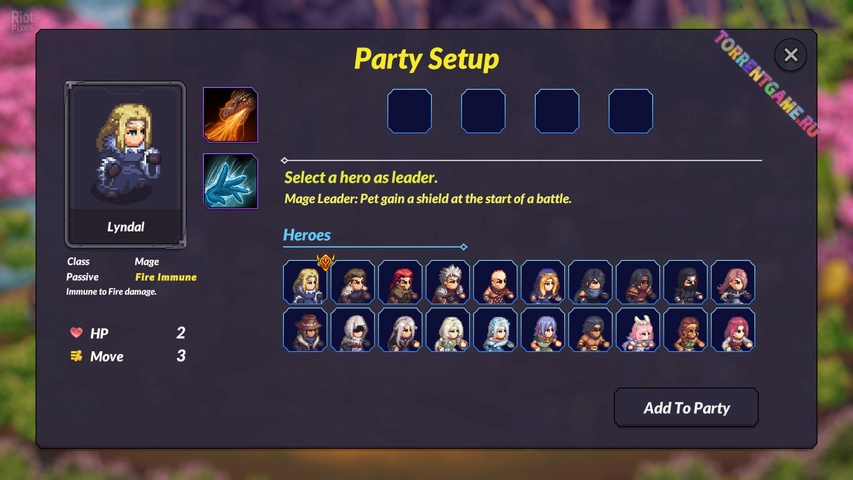Inspect the icy blue hand ability icon
The height and width of the screenshot is (480, 853).
click(231, 181)
